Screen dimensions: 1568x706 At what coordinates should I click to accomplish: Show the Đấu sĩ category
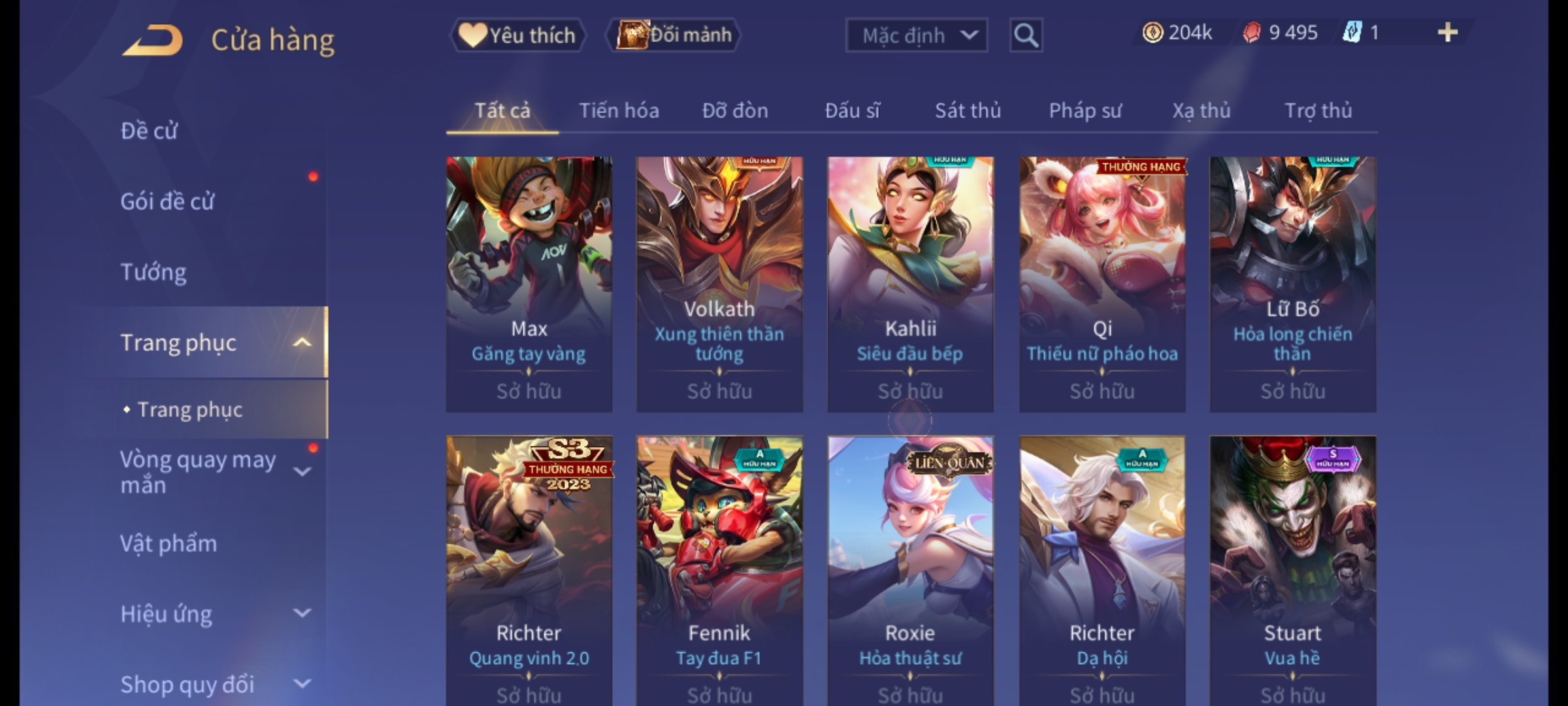852,110
